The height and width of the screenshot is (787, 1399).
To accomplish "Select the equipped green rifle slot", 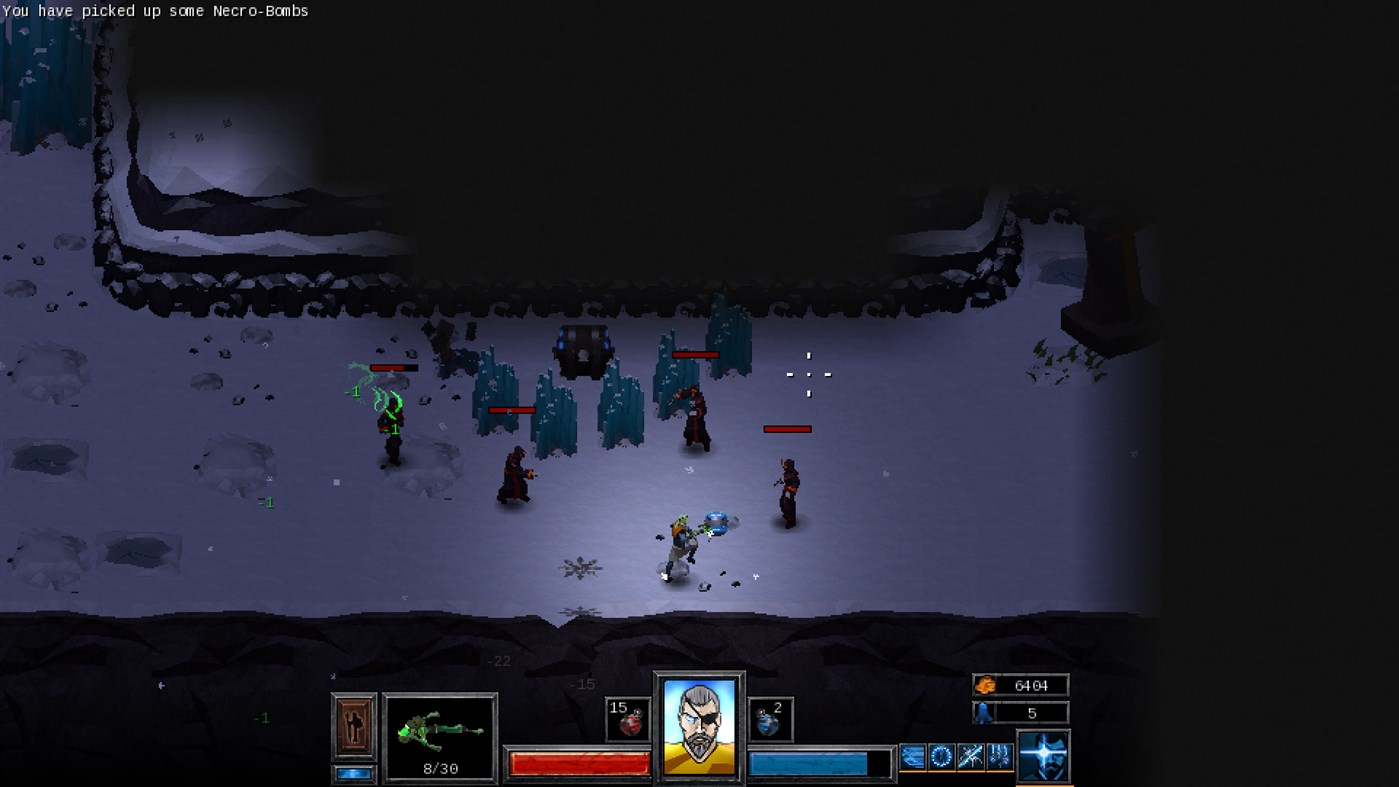I will tap(440, 730).
